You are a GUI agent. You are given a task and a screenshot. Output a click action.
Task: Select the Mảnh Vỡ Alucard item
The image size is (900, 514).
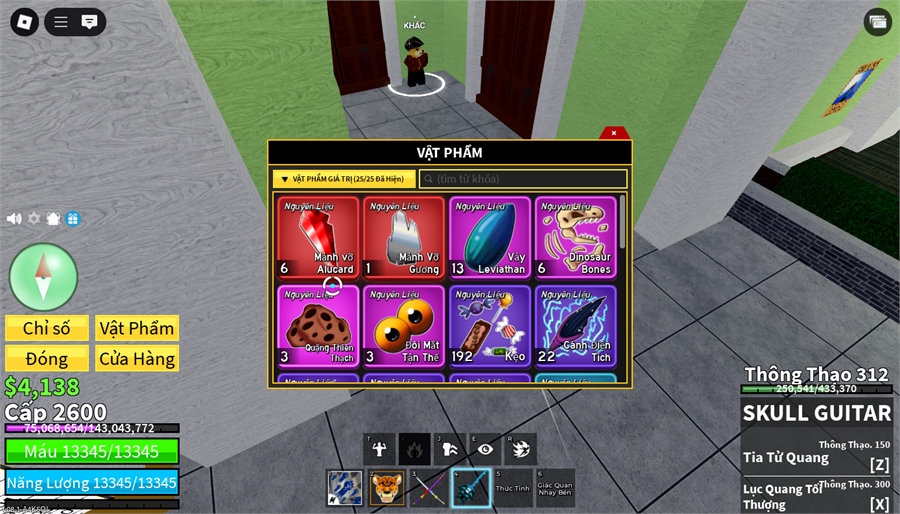click(x=318, y=236)
